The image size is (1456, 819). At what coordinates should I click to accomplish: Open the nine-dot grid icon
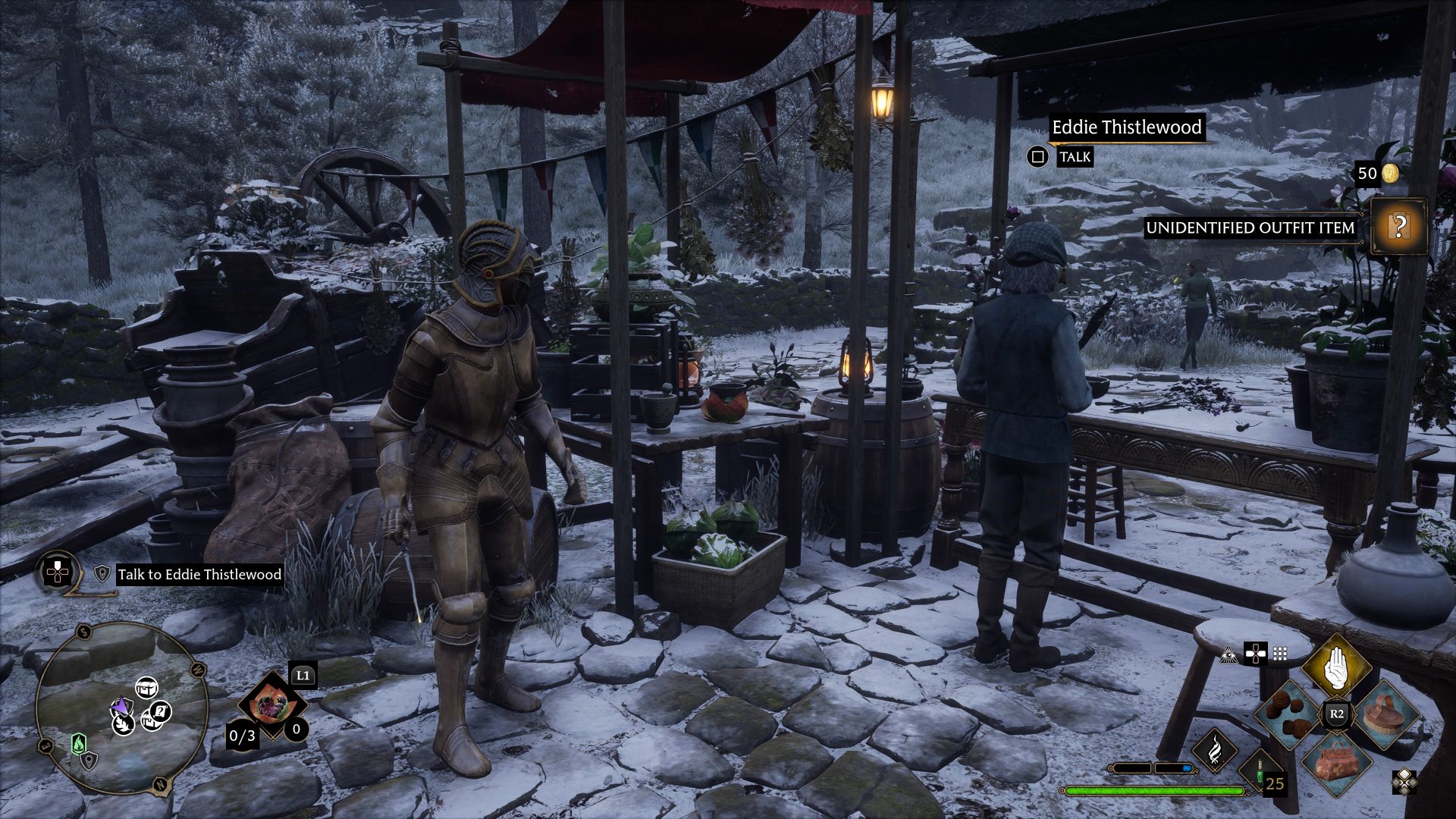[x=1280, y=654]
